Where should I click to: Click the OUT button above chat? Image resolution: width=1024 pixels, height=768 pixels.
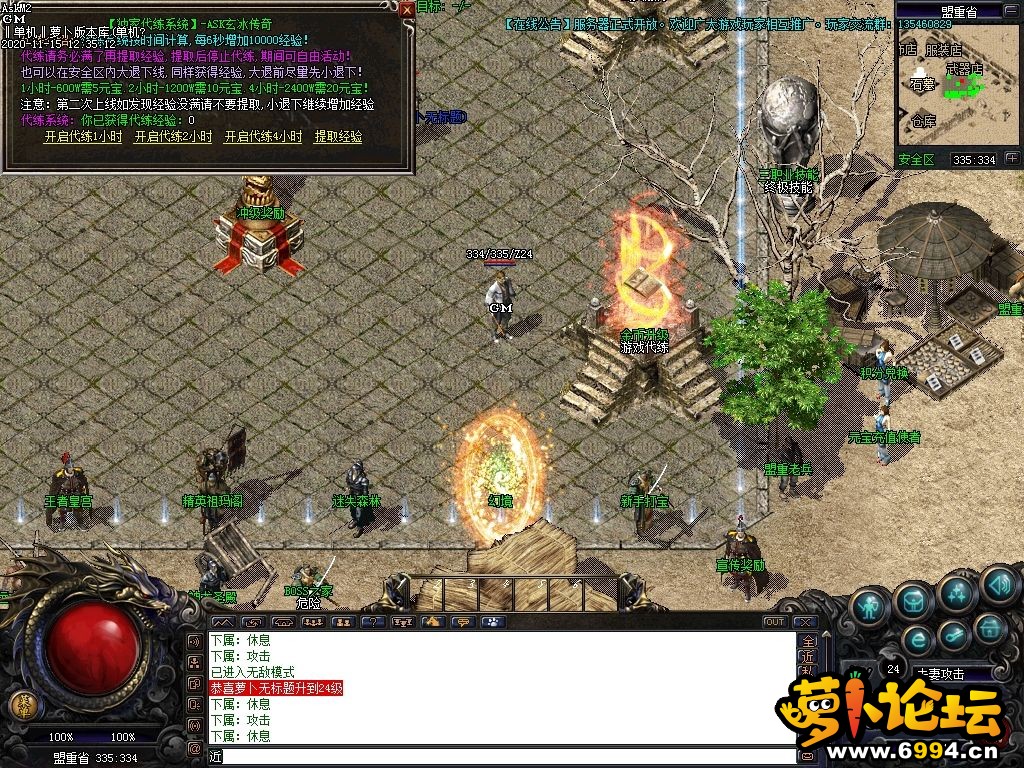click(x=775, y=622)
